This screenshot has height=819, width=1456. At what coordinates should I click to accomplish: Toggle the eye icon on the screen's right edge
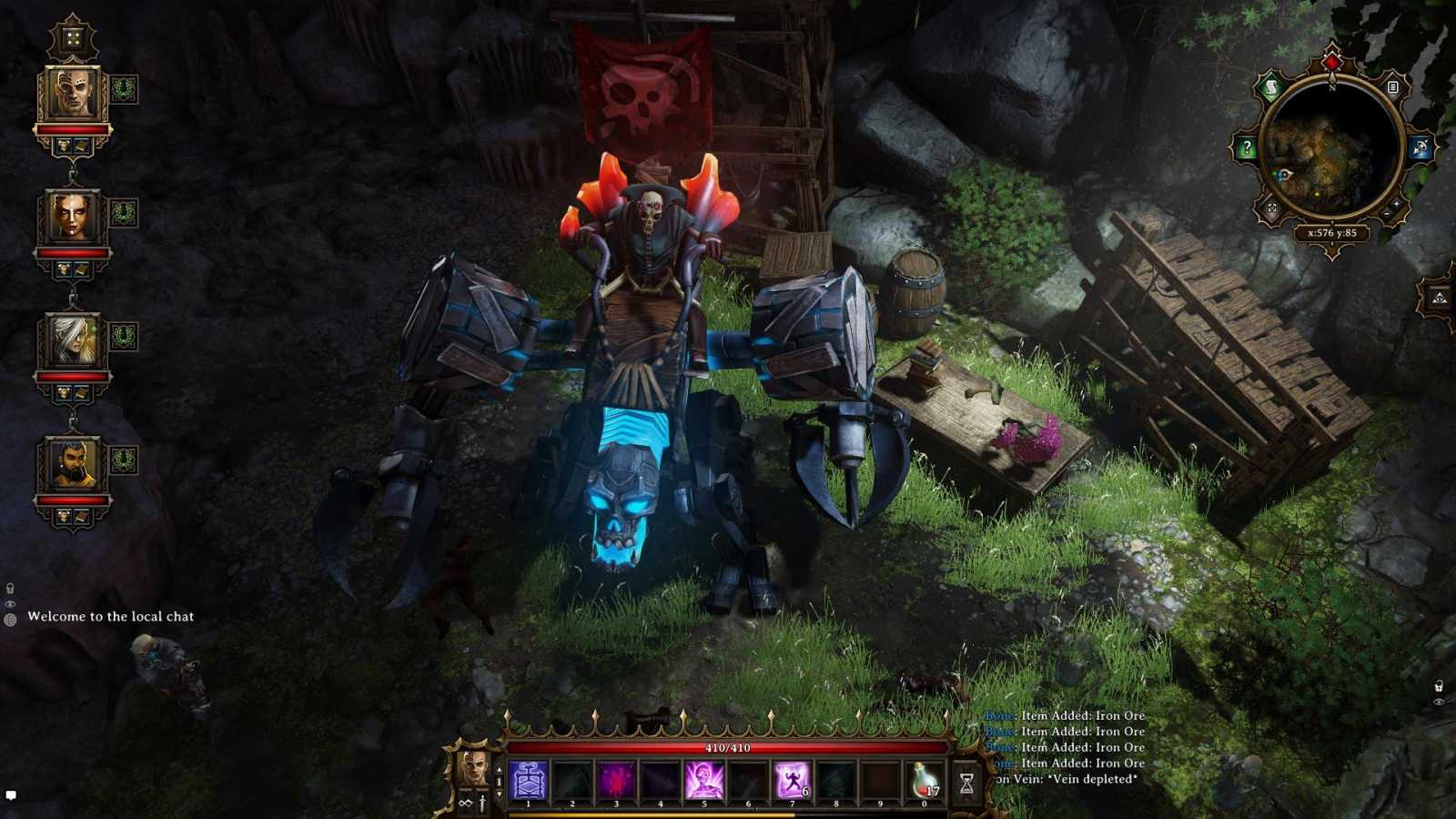[1439, 702]
